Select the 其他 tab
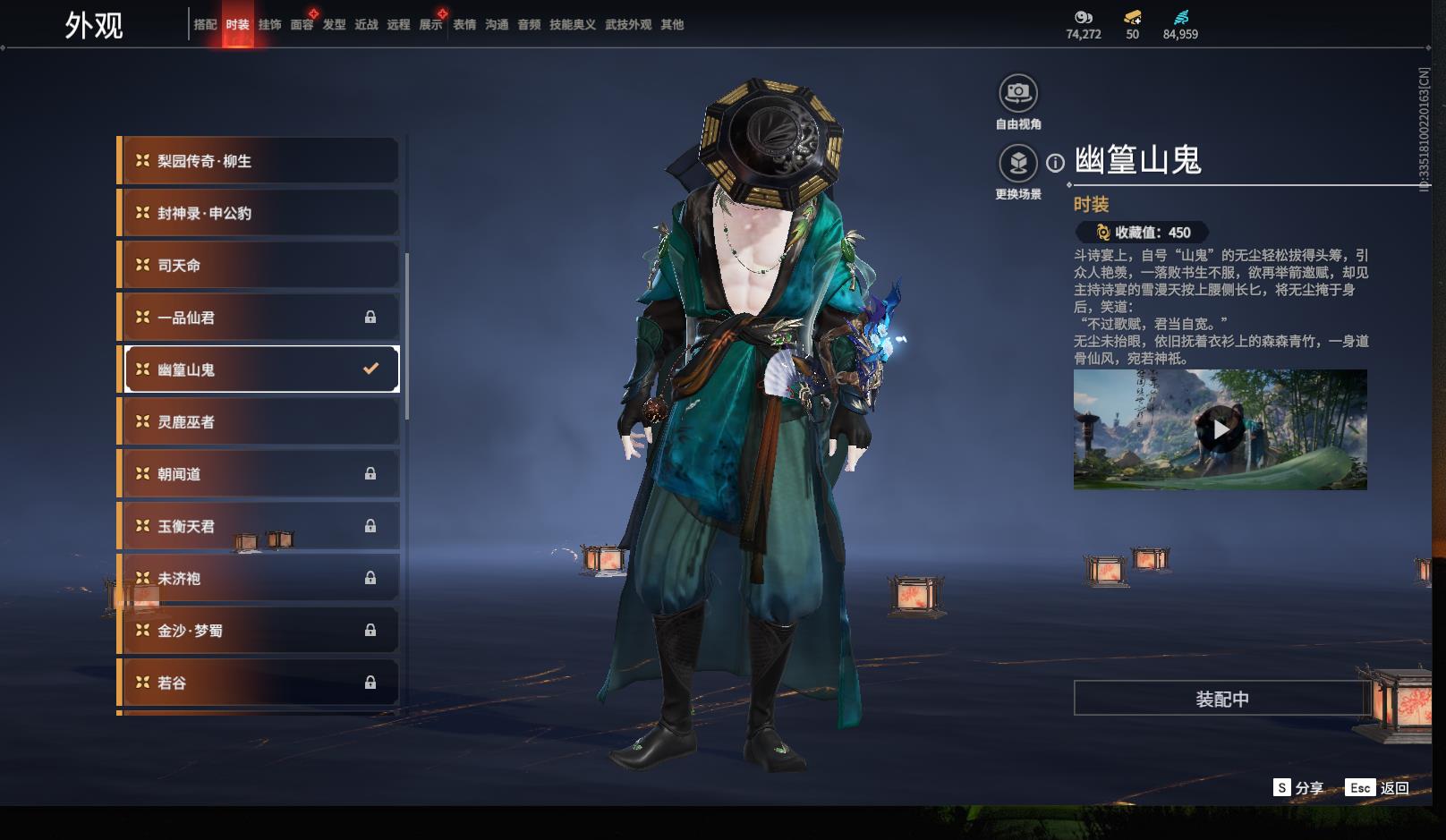1446x840 pixels. click(x=672, y=25)
